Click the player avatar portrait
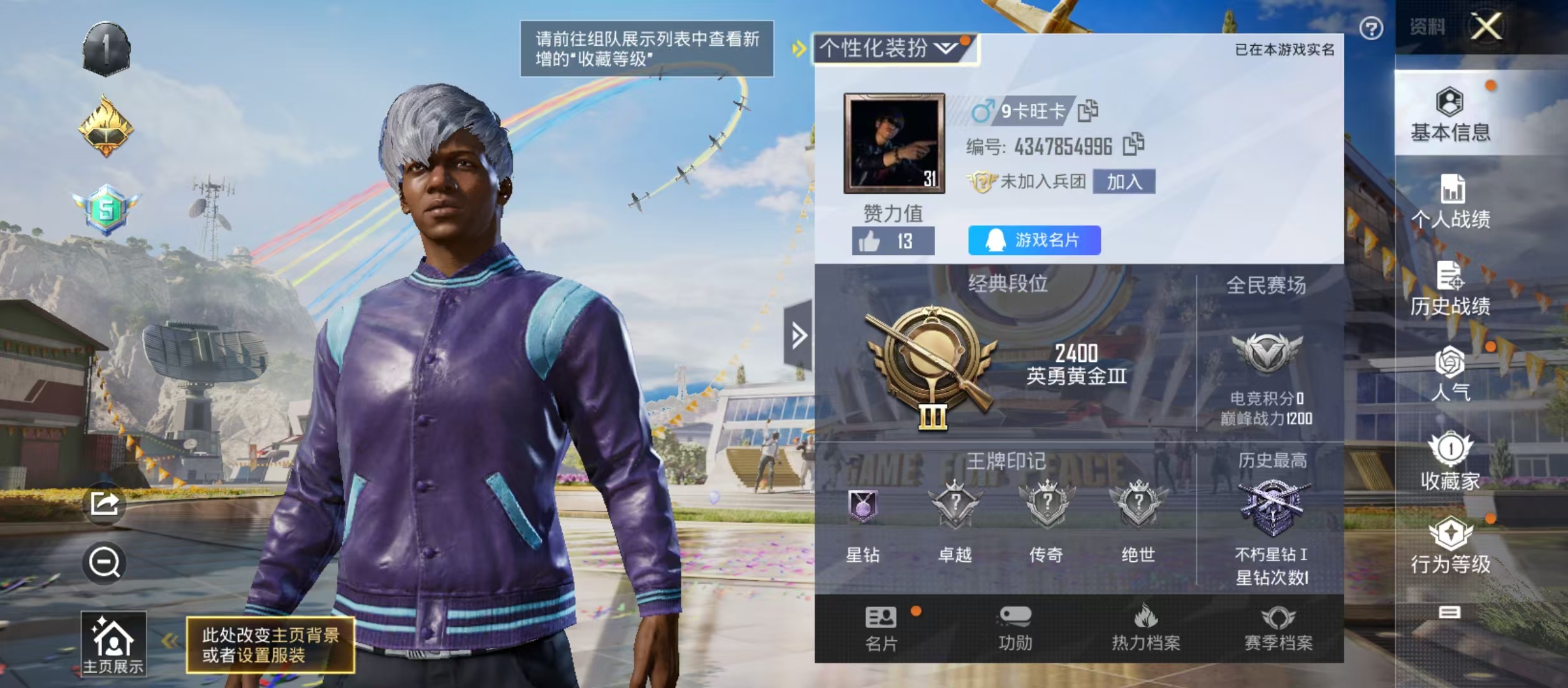This screenshot has height=688, width=1568. 894,143
